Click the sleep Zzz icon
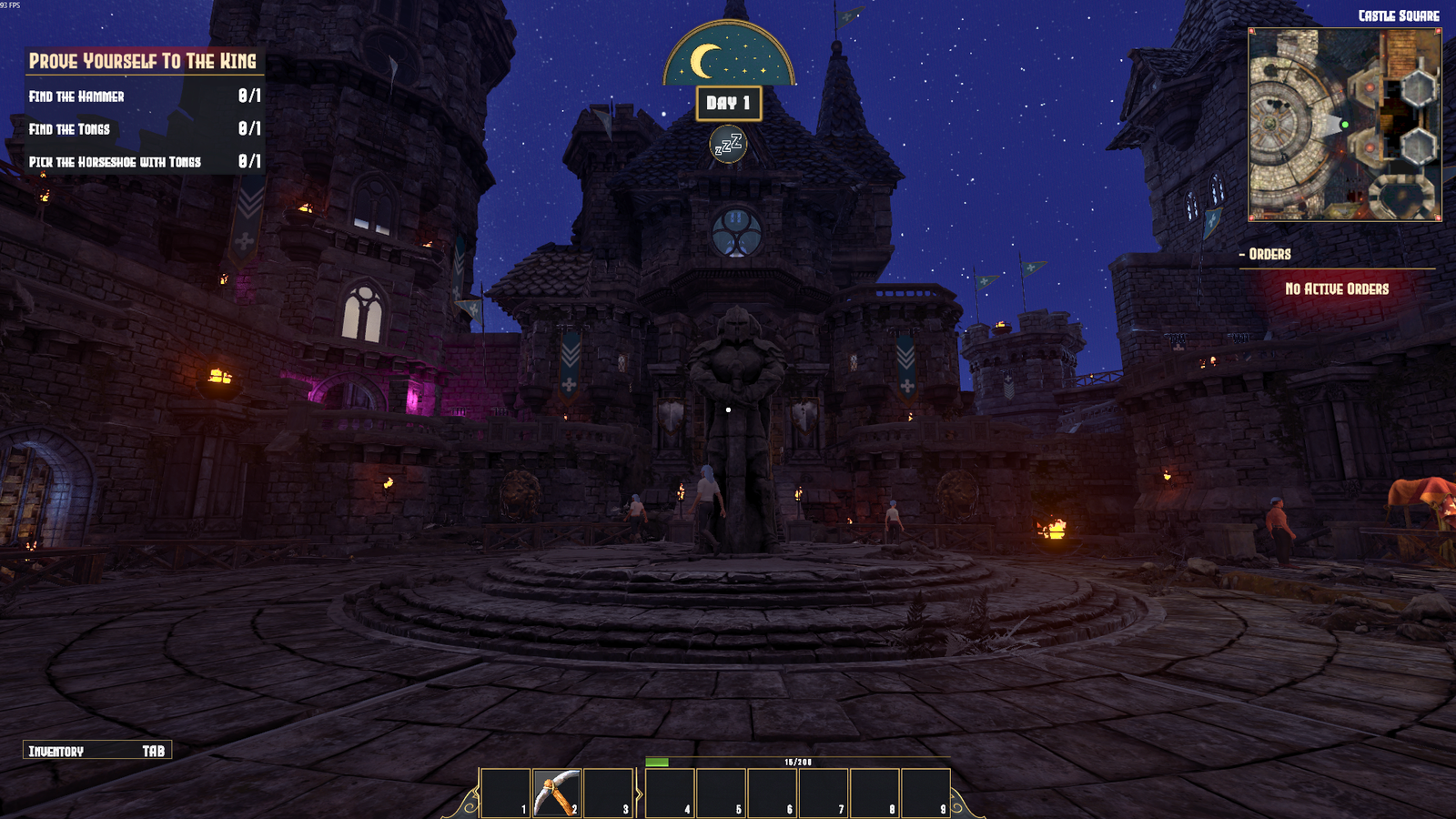 [728, 145]
